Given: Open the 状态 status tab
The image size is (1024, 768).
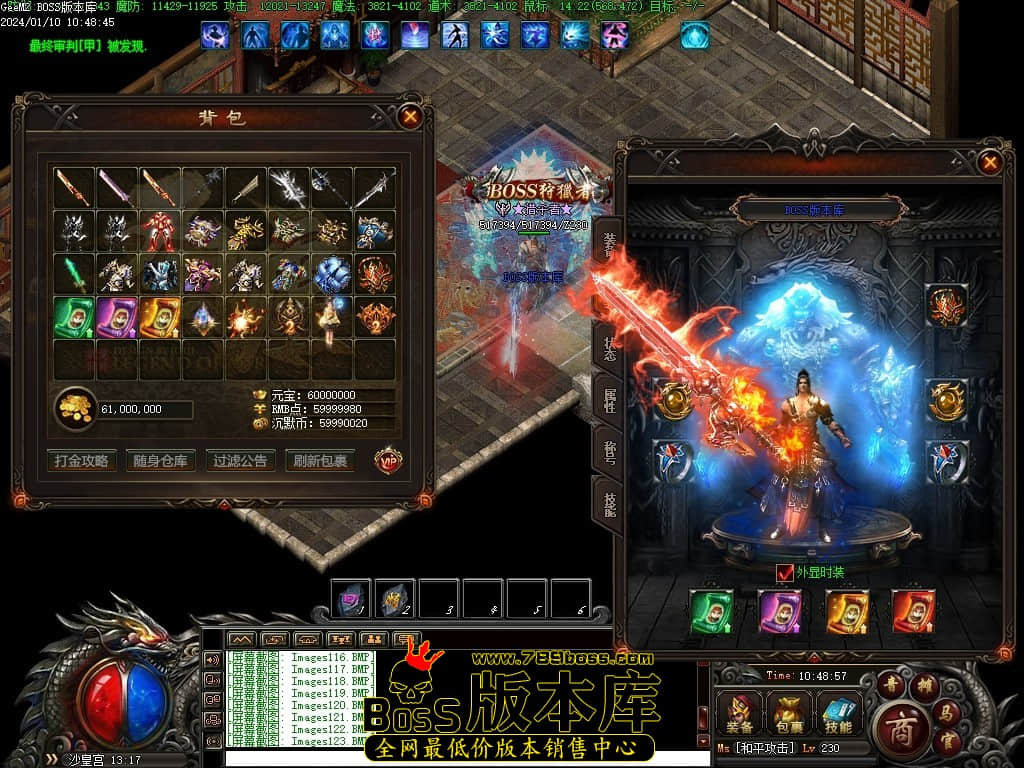Looking at the screenshot, I should pyautogui.click(x=608, y=346).
